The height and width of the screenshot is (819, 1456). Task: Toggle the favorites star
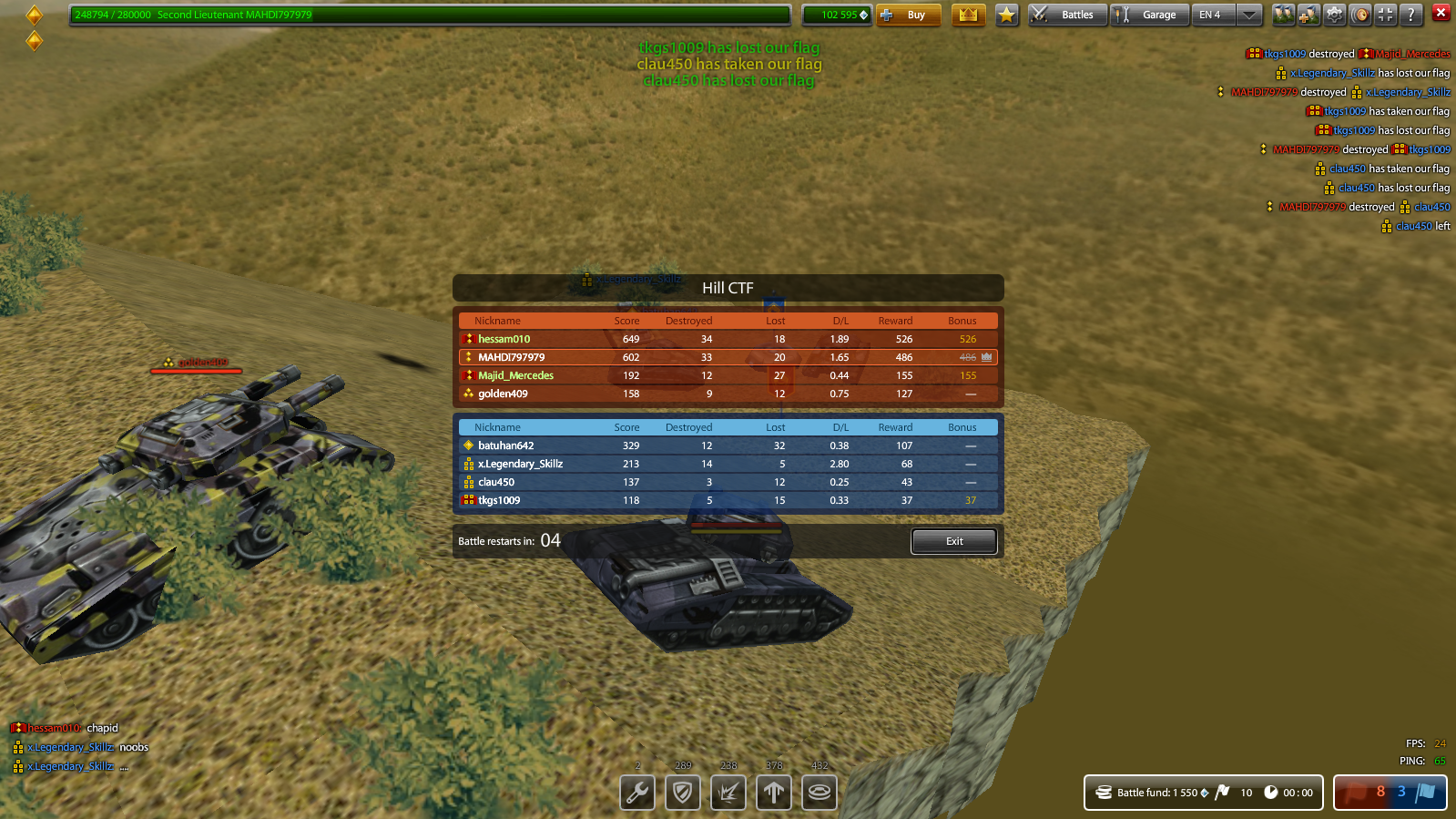point(1006,14)
